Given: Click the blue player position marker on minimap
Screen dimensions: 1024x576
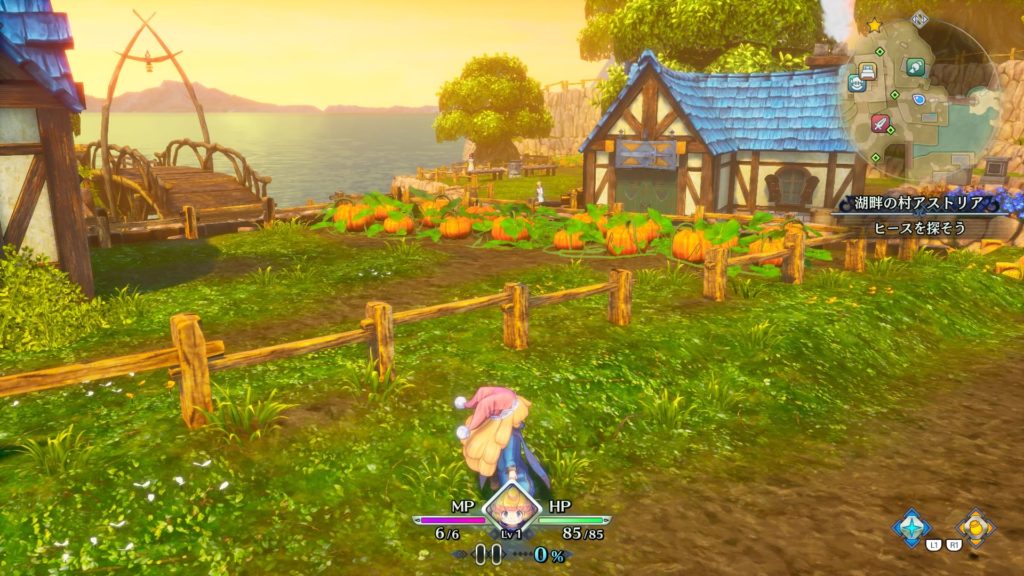Looking at the screenshot, I should [919, 101].
